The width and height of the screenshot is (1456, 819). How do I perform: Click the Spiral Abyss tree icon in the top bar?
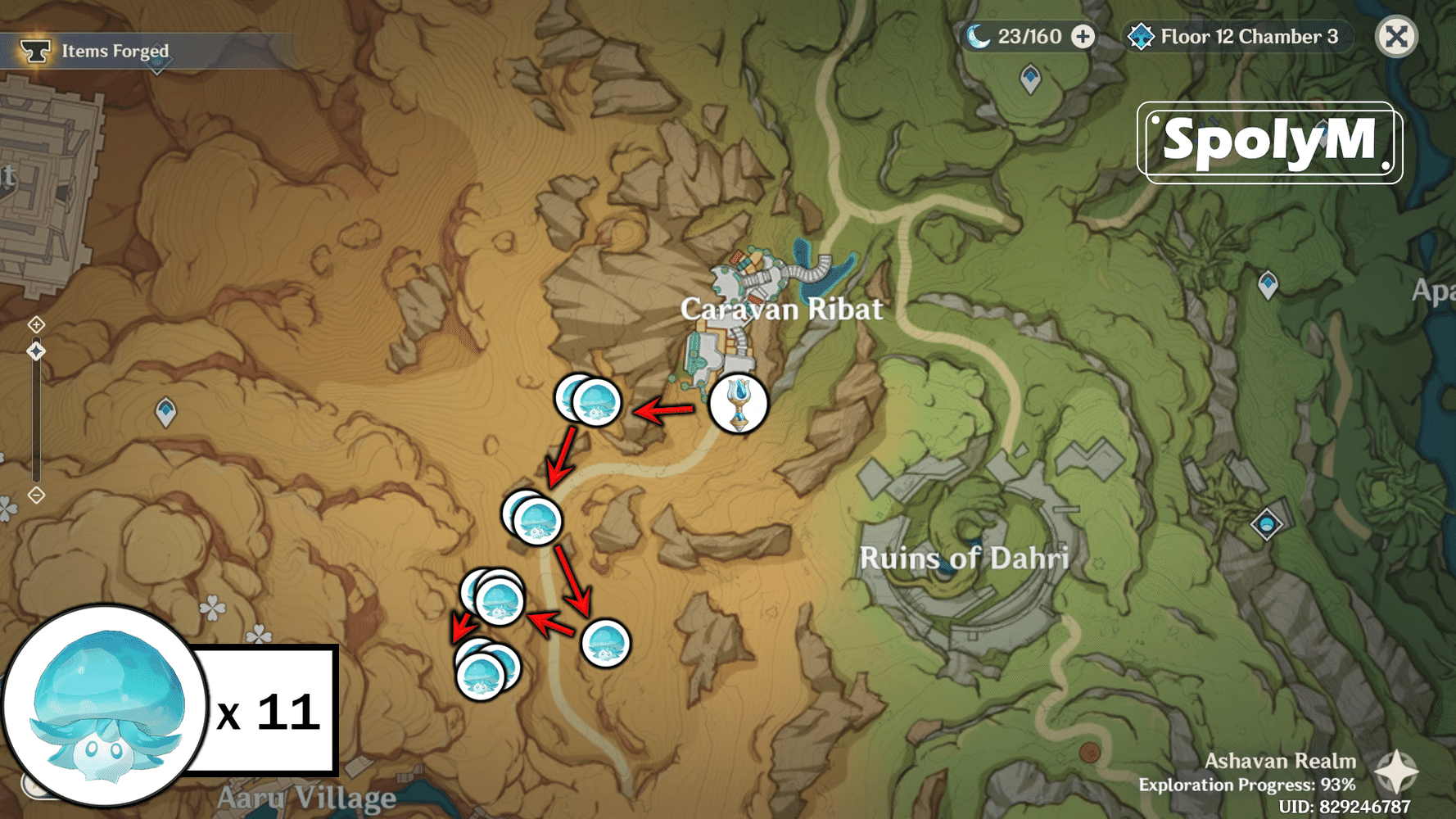click(1141, 36)
